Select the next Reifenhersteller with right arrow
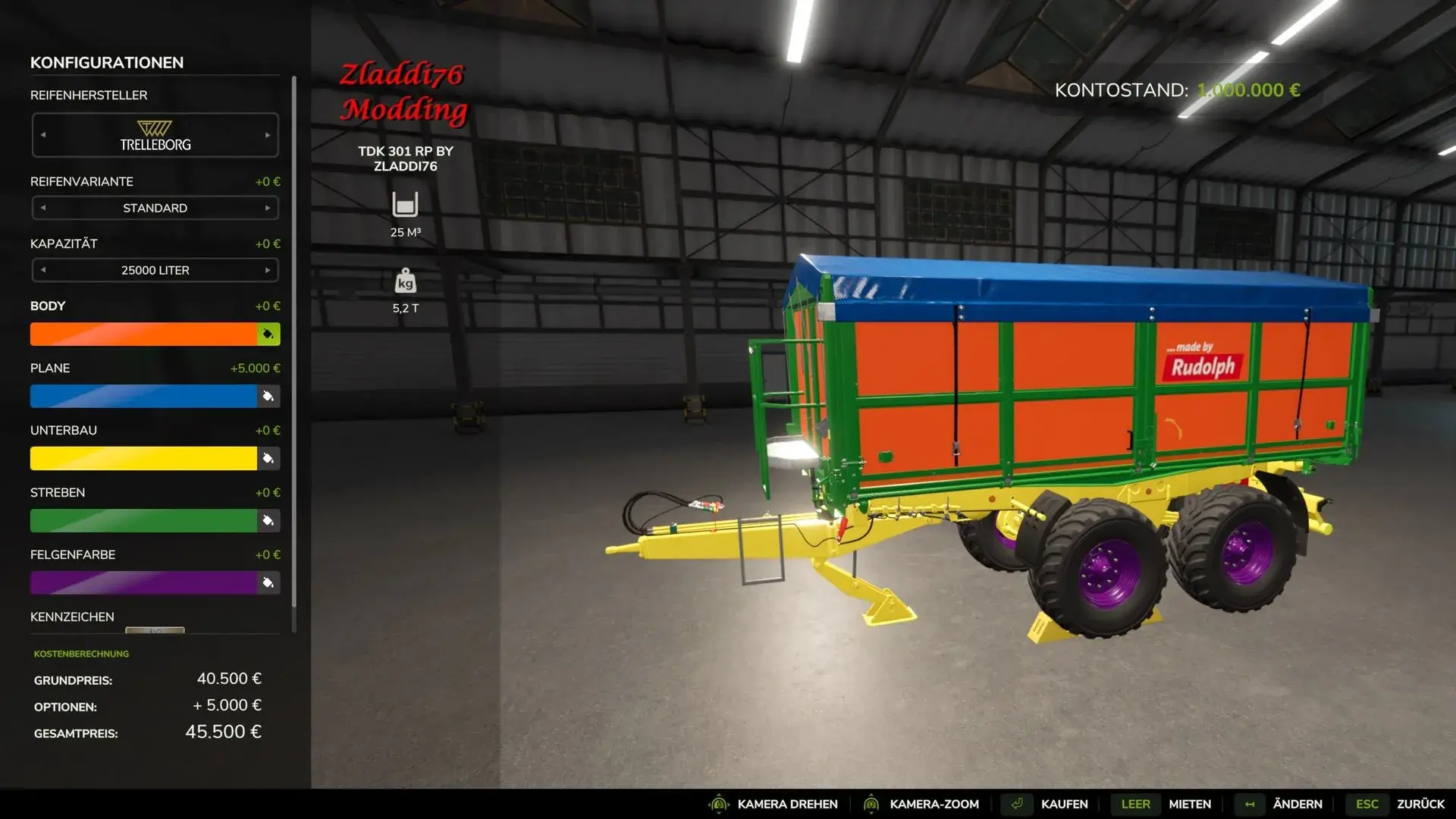The image size is (1456, 819). 267,134
